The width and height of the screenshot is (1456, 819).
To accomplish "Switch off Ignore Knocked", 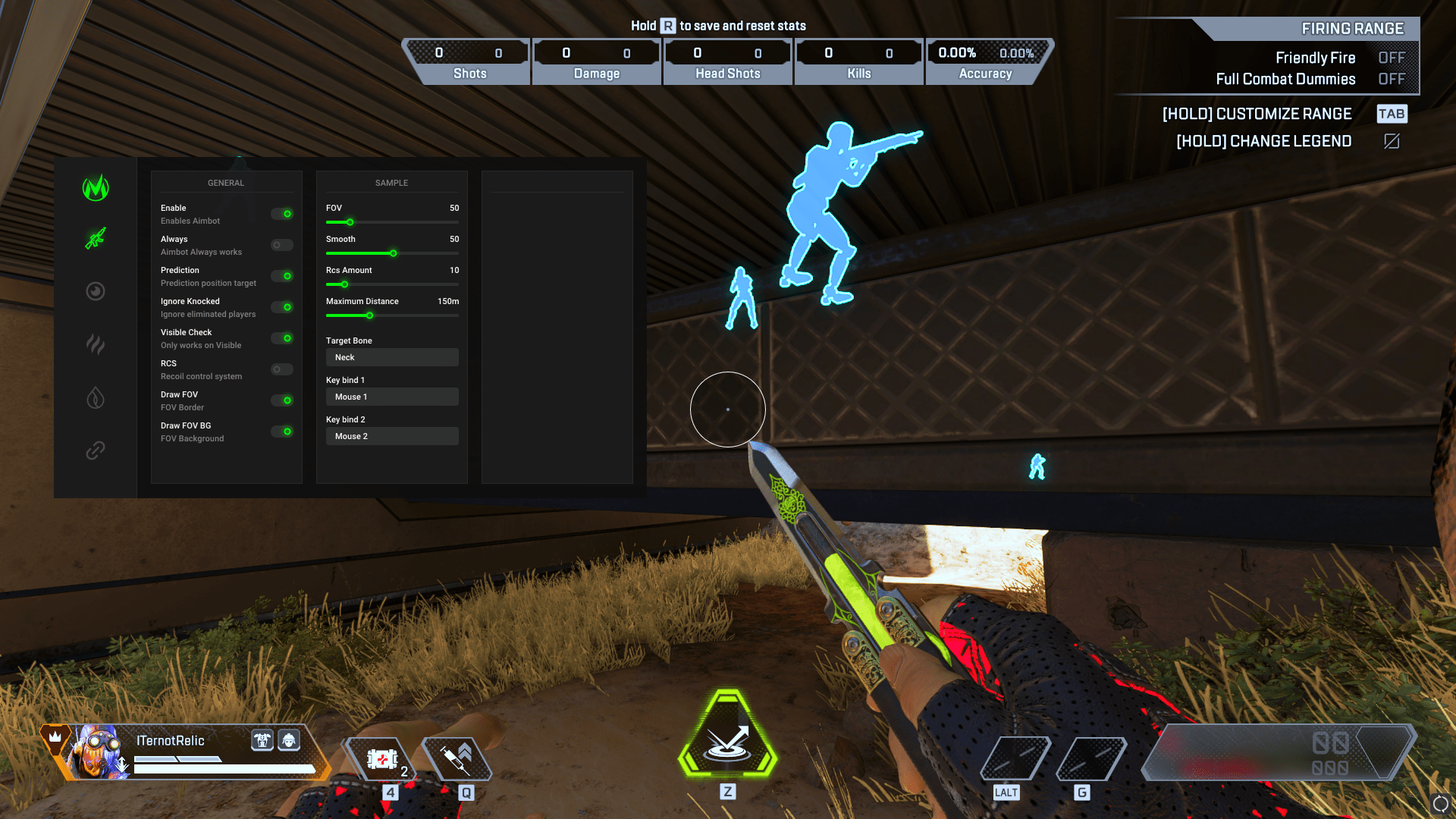I will click(282, 307).
